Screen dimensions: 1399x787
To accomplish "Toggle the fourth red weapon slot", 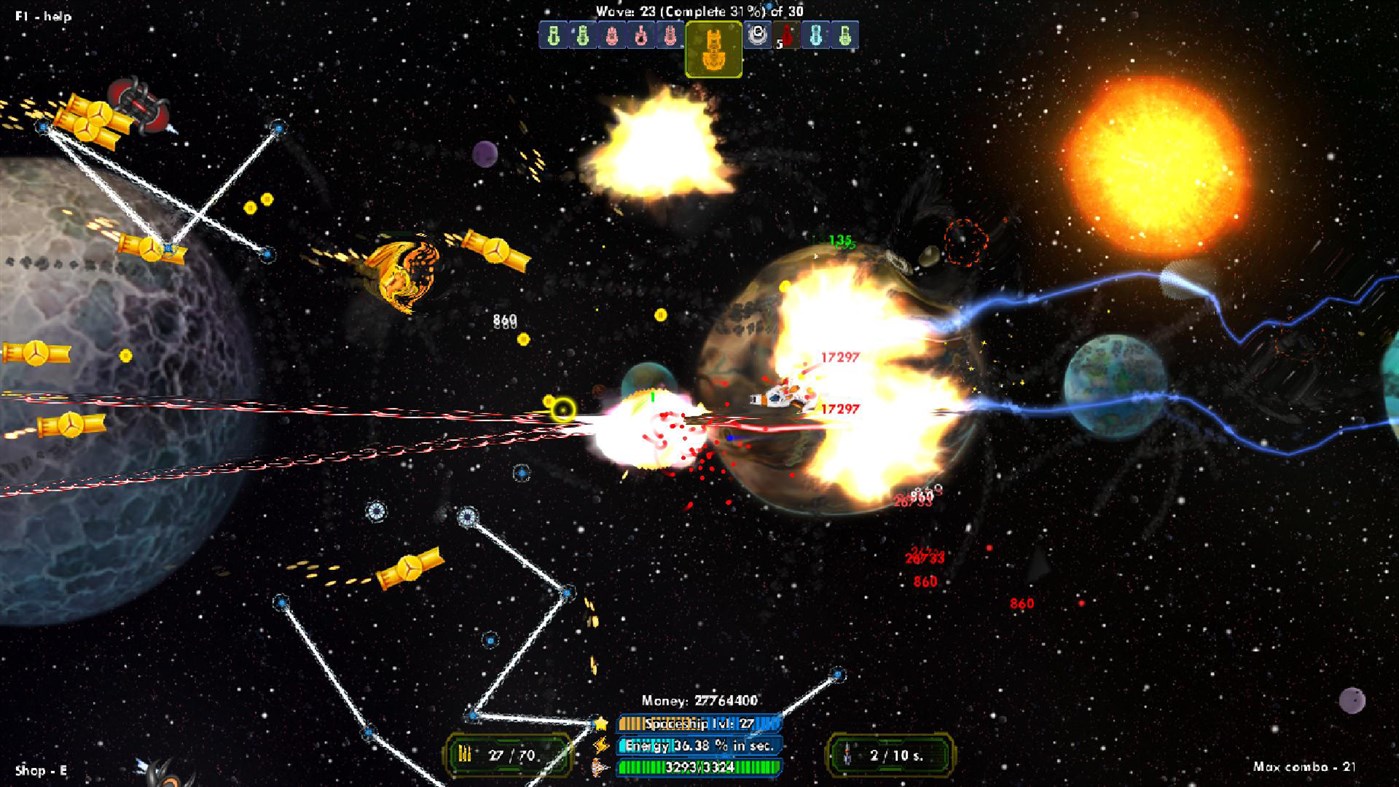I will tap(641, 36).
